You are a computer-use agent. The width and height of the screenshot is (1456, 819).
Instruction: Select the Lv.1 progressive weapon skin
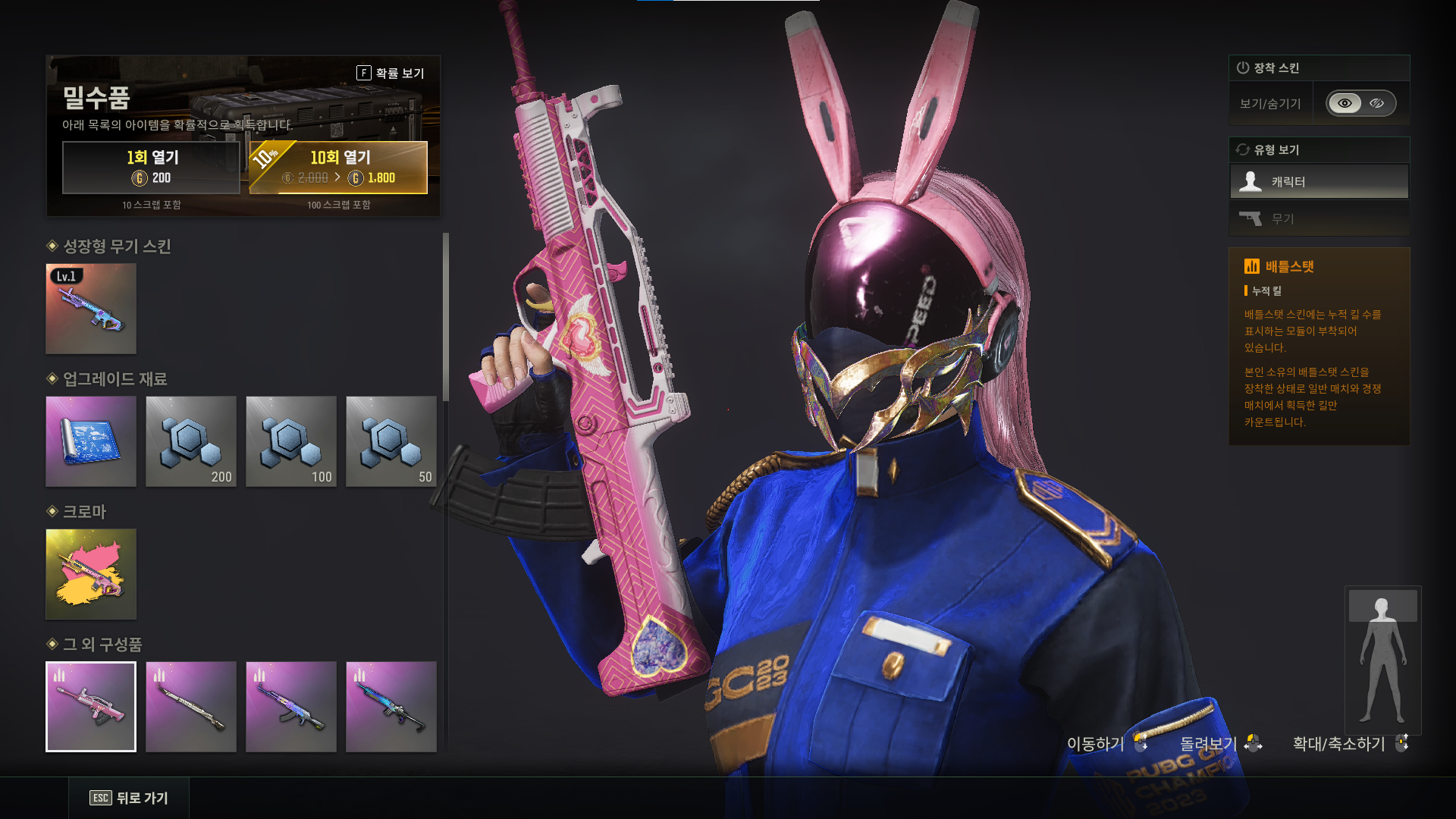(x=91, y=309)
